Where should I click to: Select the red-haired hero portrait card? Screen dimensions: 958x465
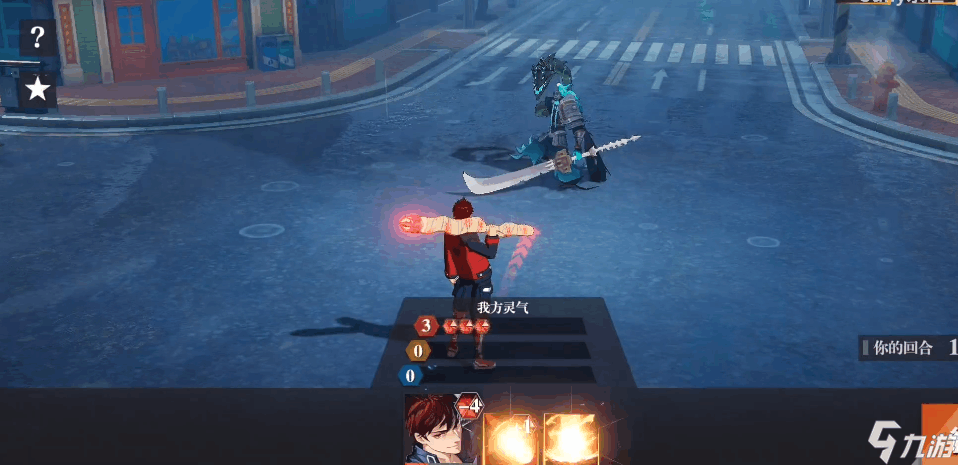point(440,432)
